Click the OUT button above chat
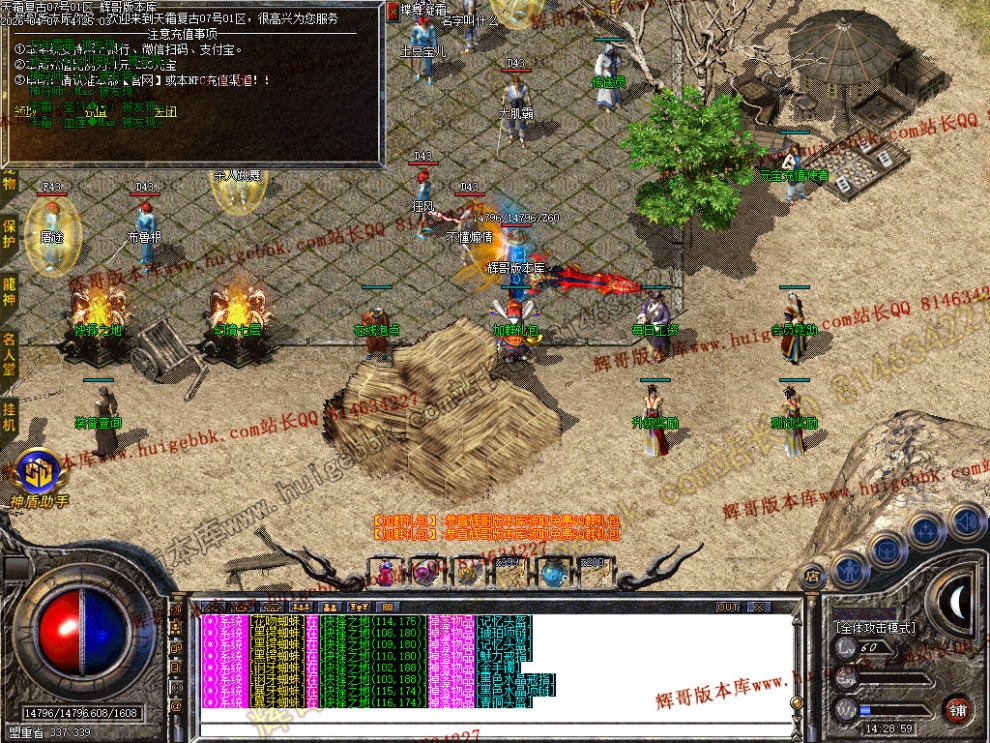 pos(728,607)
